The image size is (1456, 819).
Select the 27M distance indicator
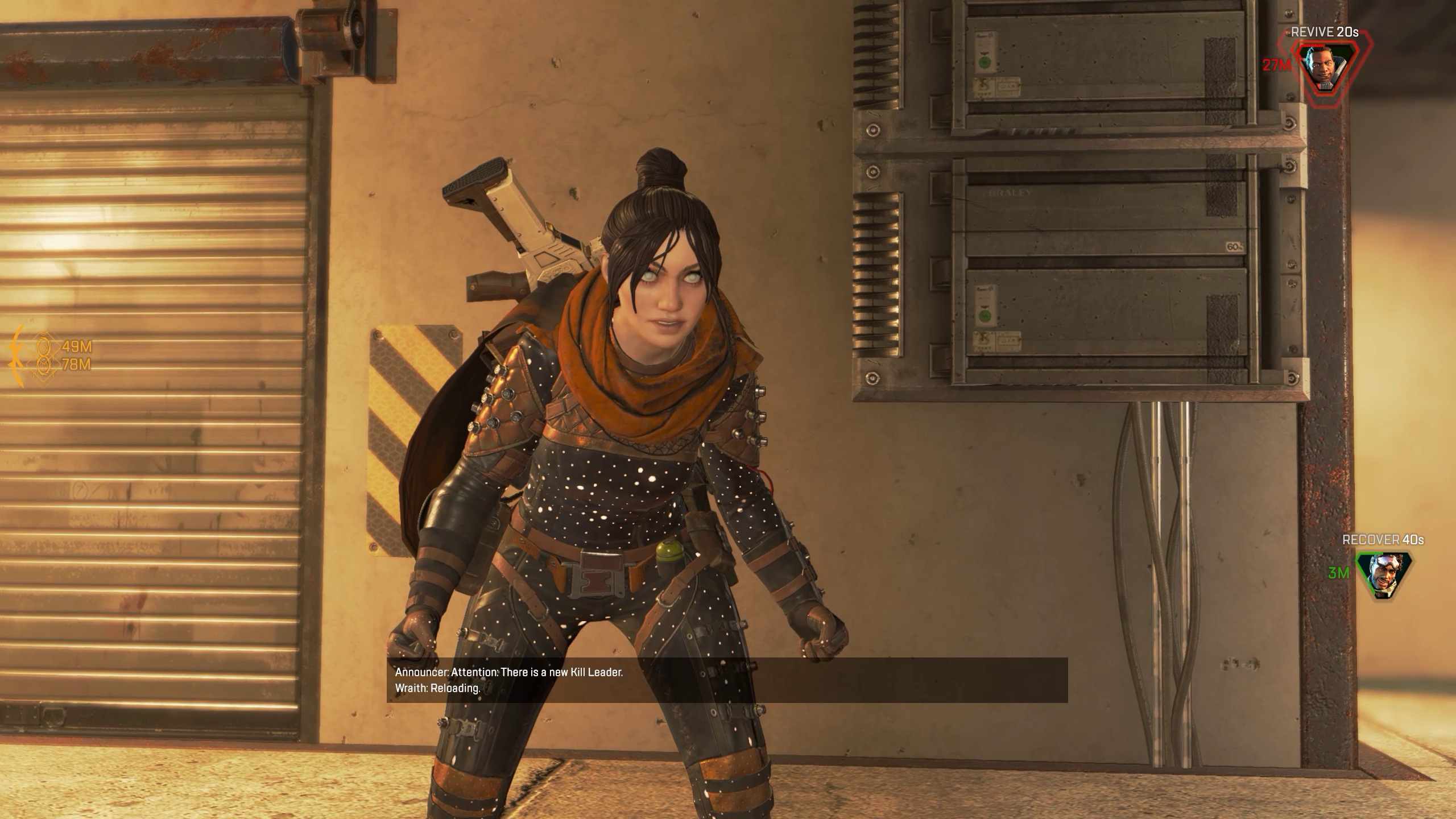[1277, 64]
